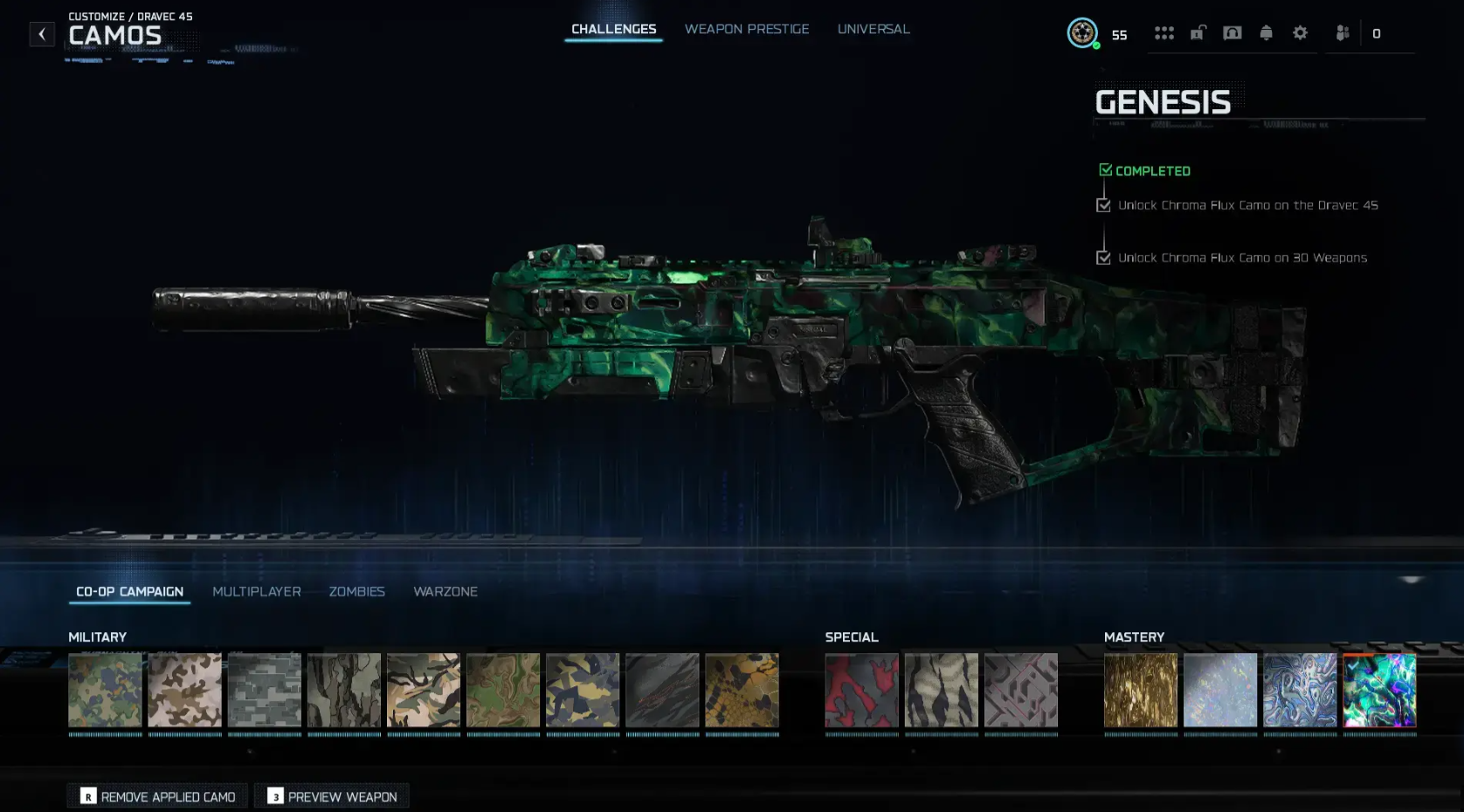Switch to the ZOMBIES camo category

pyautogui.click(x=356, y=592)
